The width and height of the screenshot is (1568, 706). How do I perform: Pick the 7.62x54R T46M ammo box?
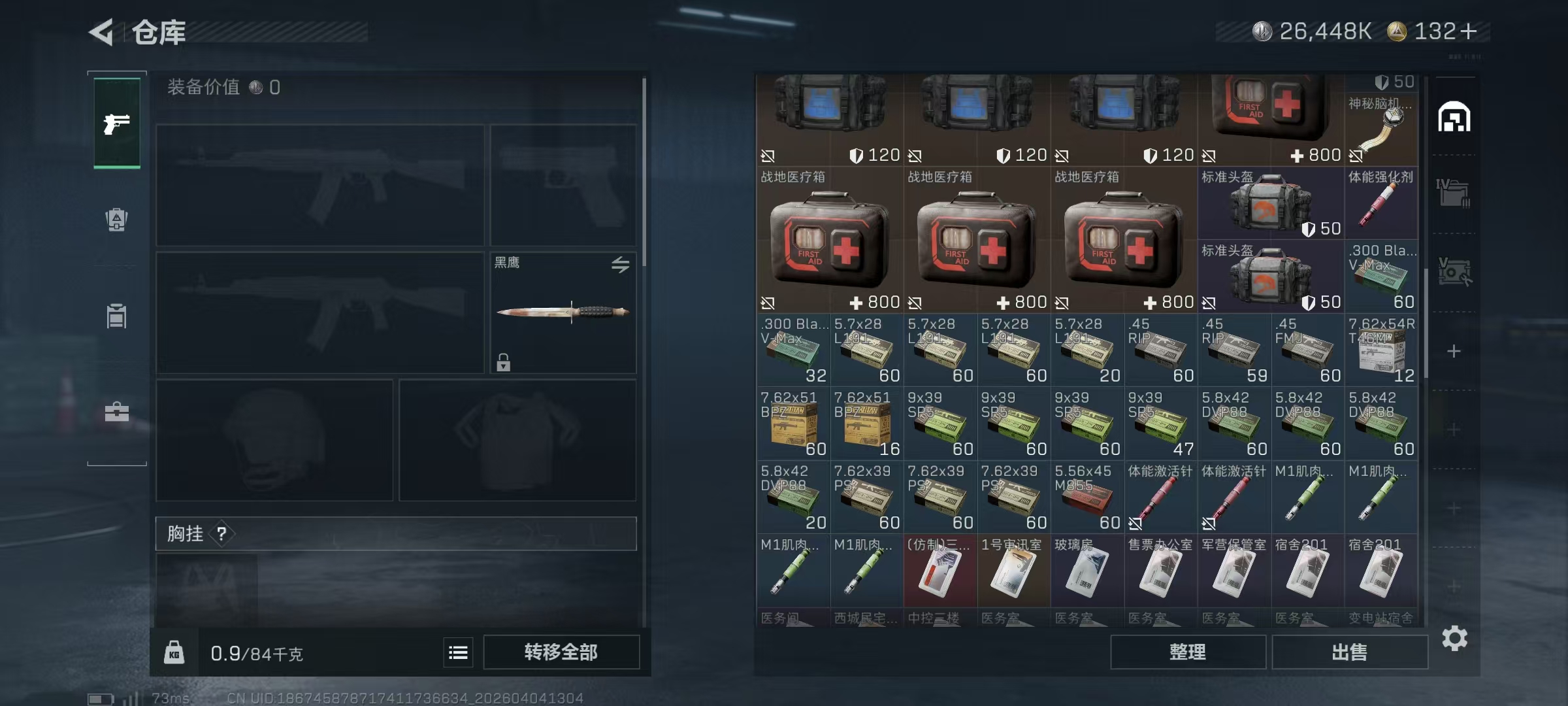(1381, 350)
